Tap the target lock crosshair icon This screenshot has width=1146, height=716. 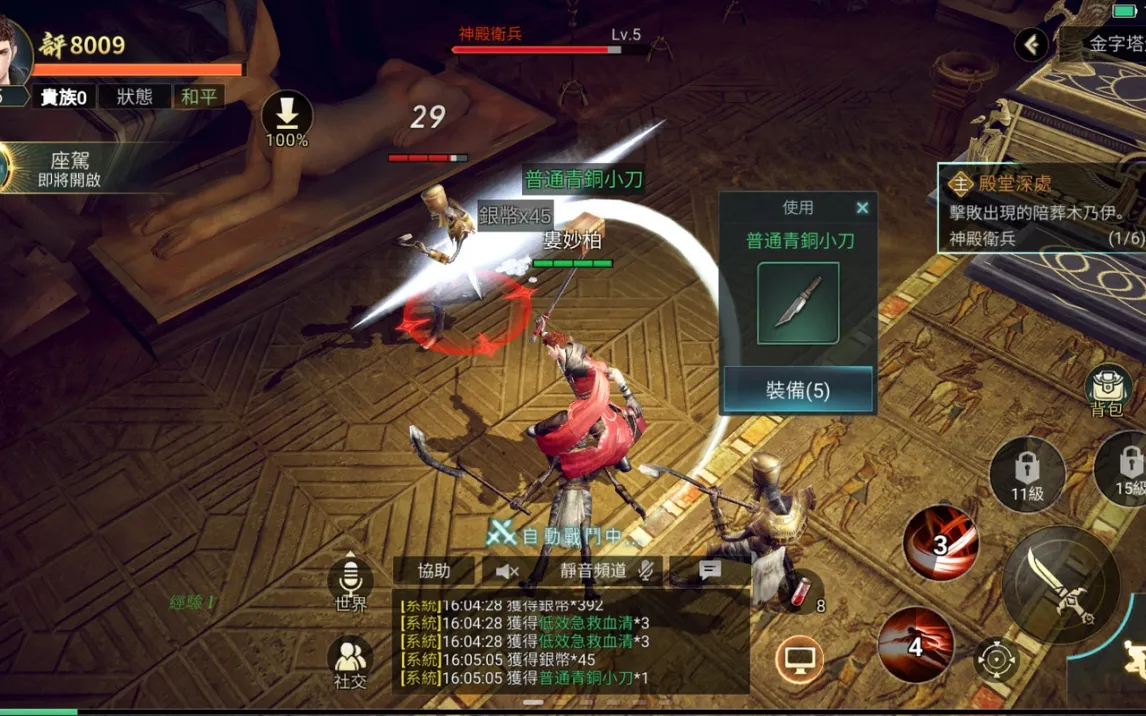[x=996, y=660]
